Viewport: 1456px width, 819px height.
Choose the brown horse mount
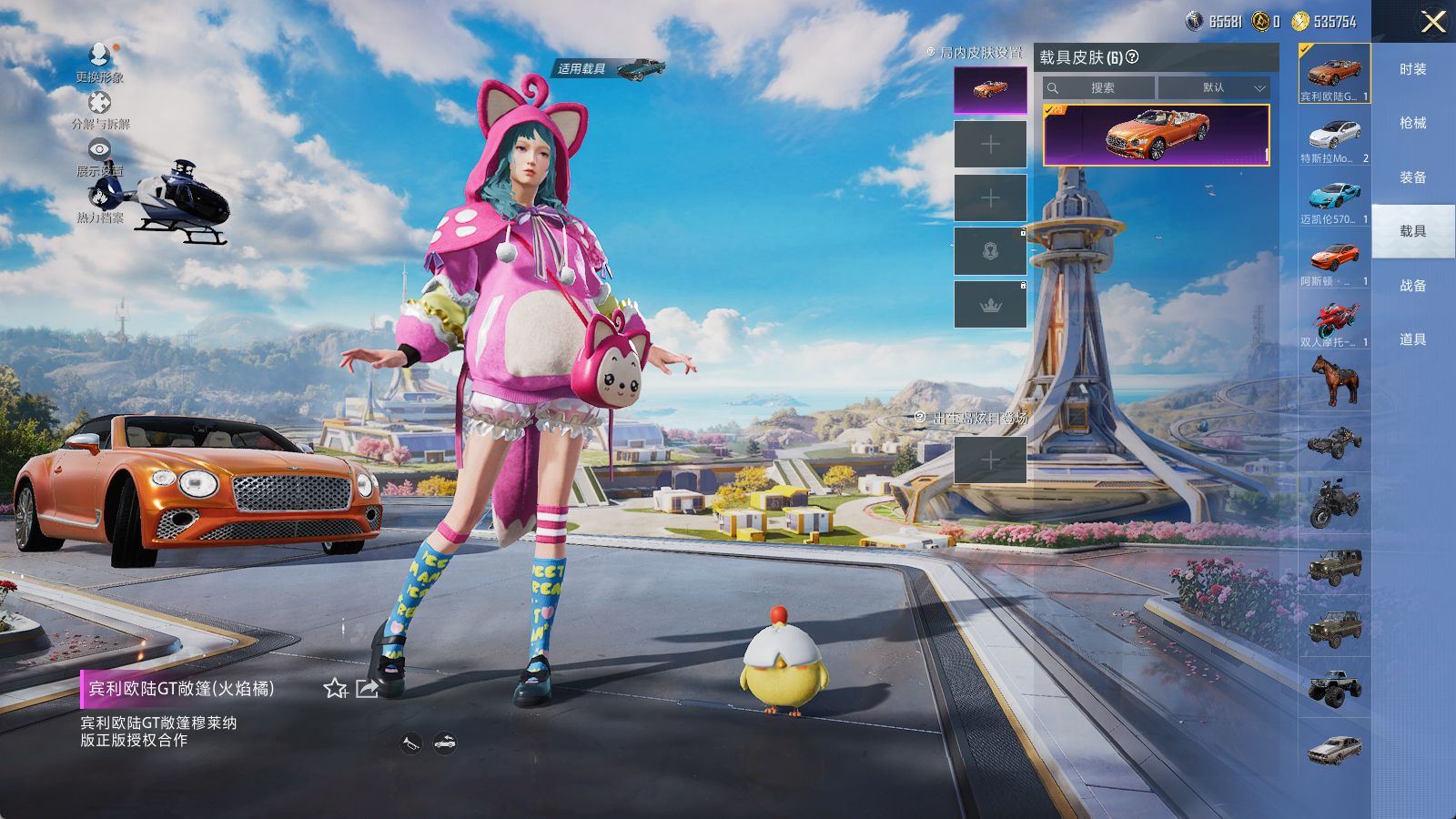click(x=1334, y=379)
